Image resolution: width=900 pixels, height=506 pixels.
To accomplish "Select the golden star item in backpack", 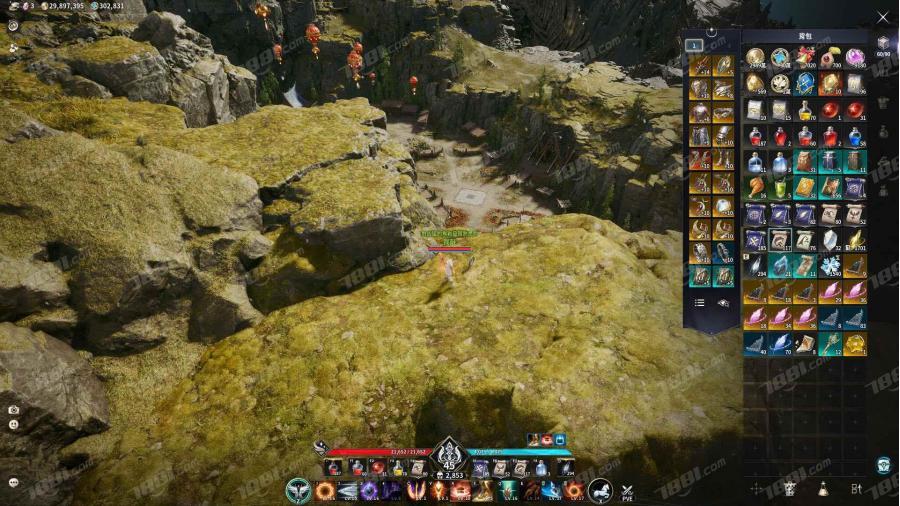I will pyautogui.click(x=855, y=344).
